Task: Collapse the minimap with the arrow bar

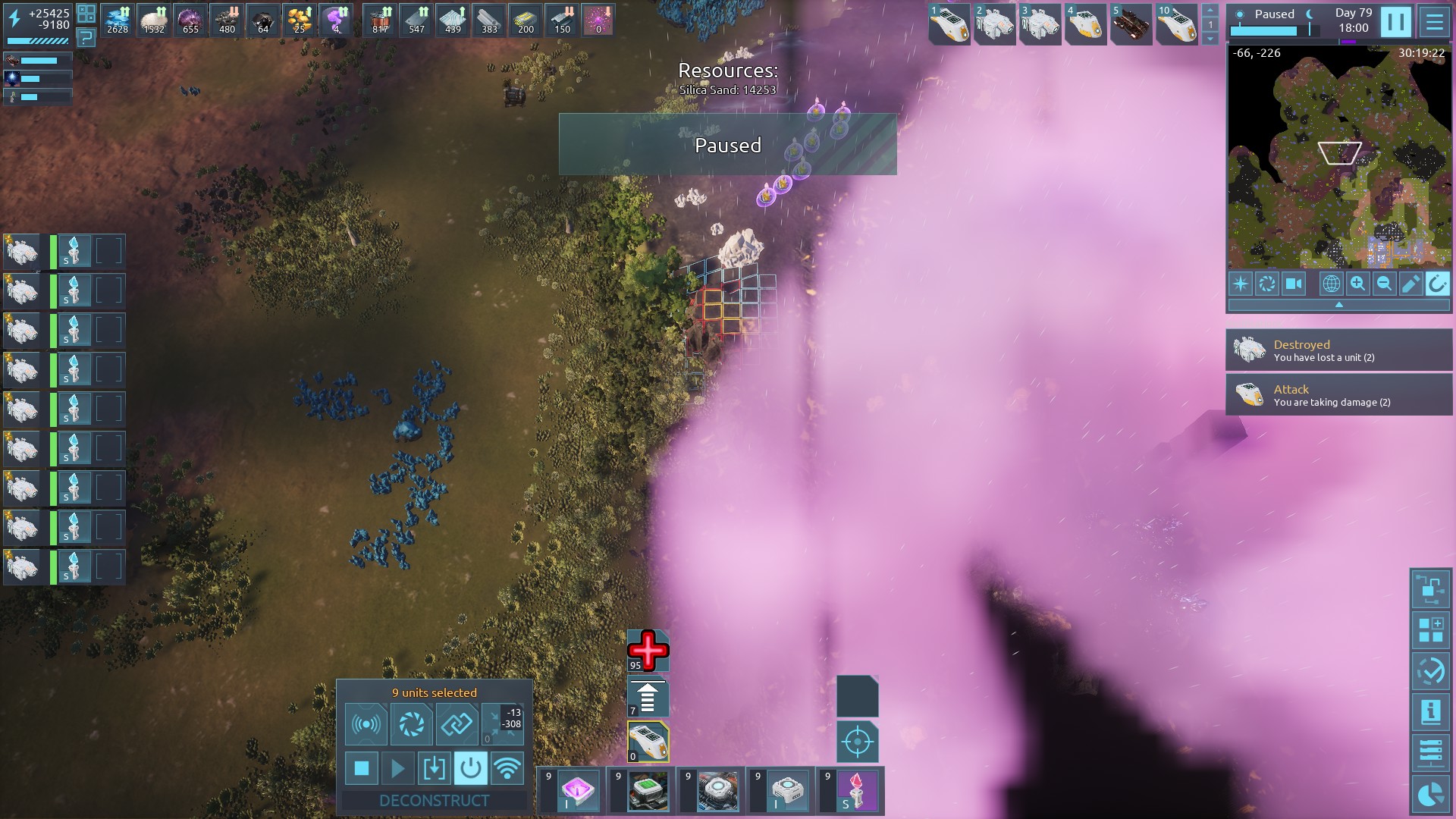Action: [x=1338, y=305]
